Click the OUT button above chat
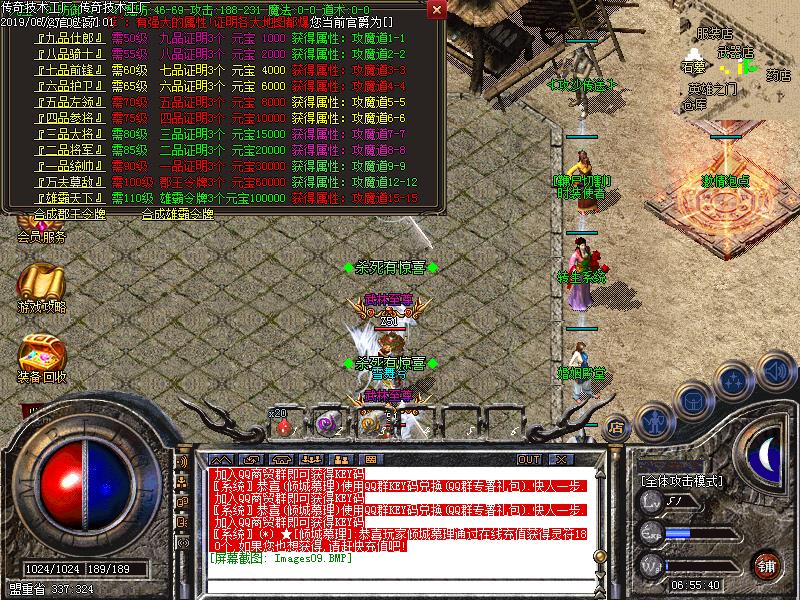This screenshot has width=800, height=600. tap(528, 460)
